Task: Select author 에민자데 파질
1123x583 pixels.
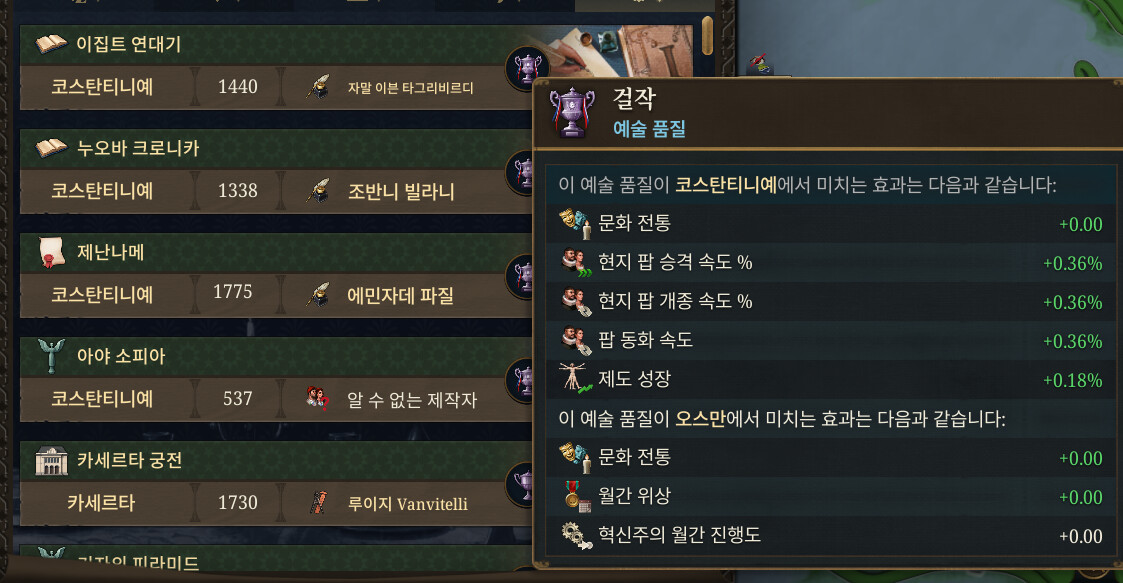Action: [400, 295]
